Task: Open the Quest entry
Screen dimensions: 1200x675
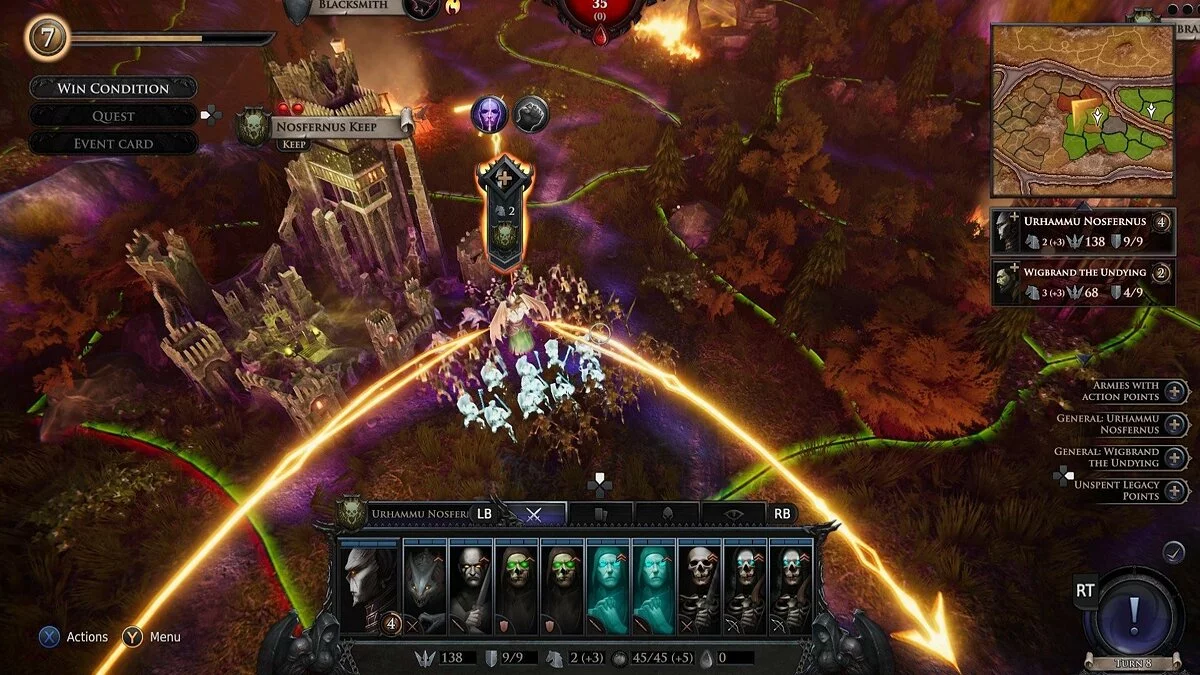Action: 113,116
